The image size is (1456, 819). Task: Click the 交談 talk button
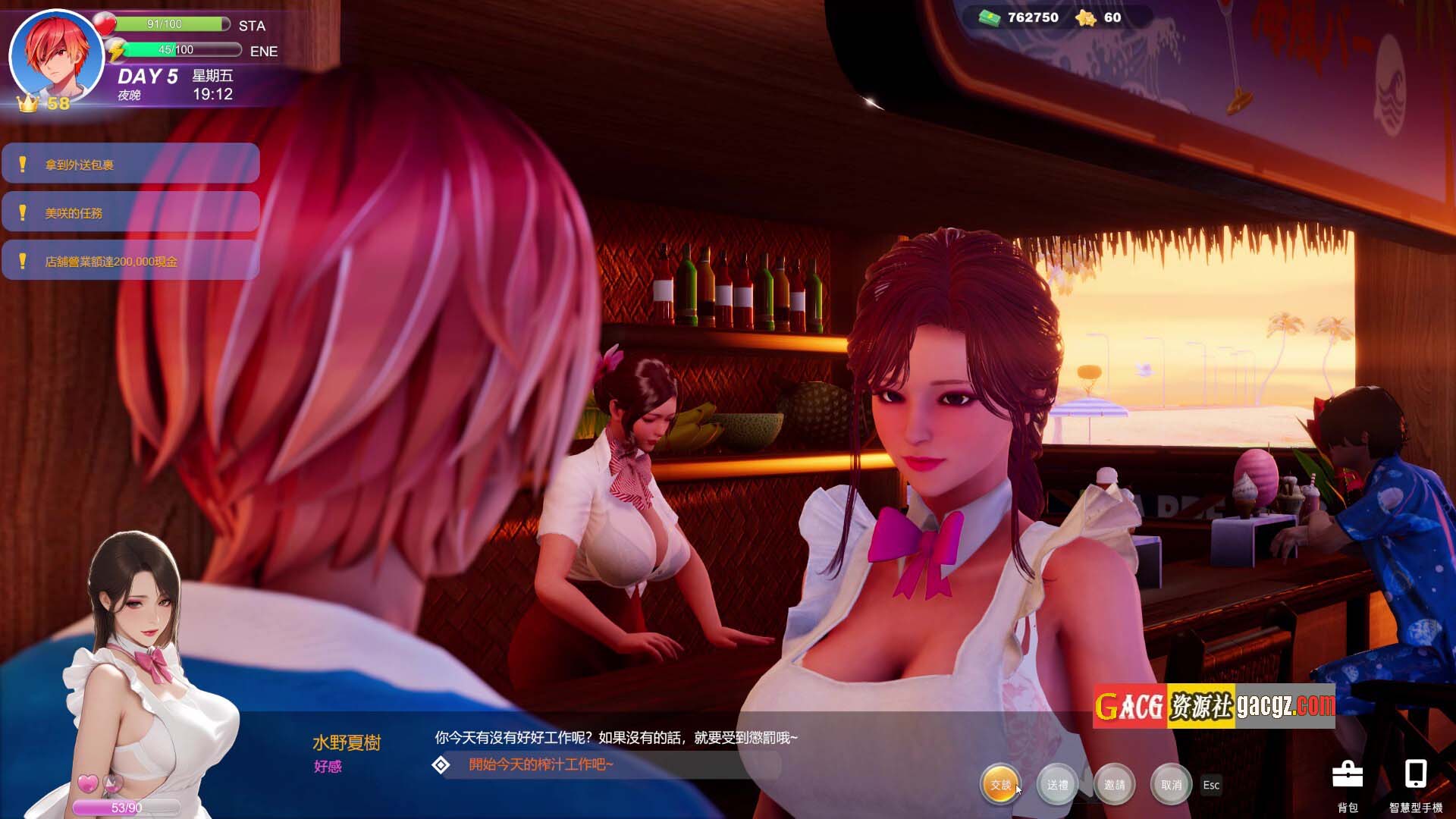1000,785
